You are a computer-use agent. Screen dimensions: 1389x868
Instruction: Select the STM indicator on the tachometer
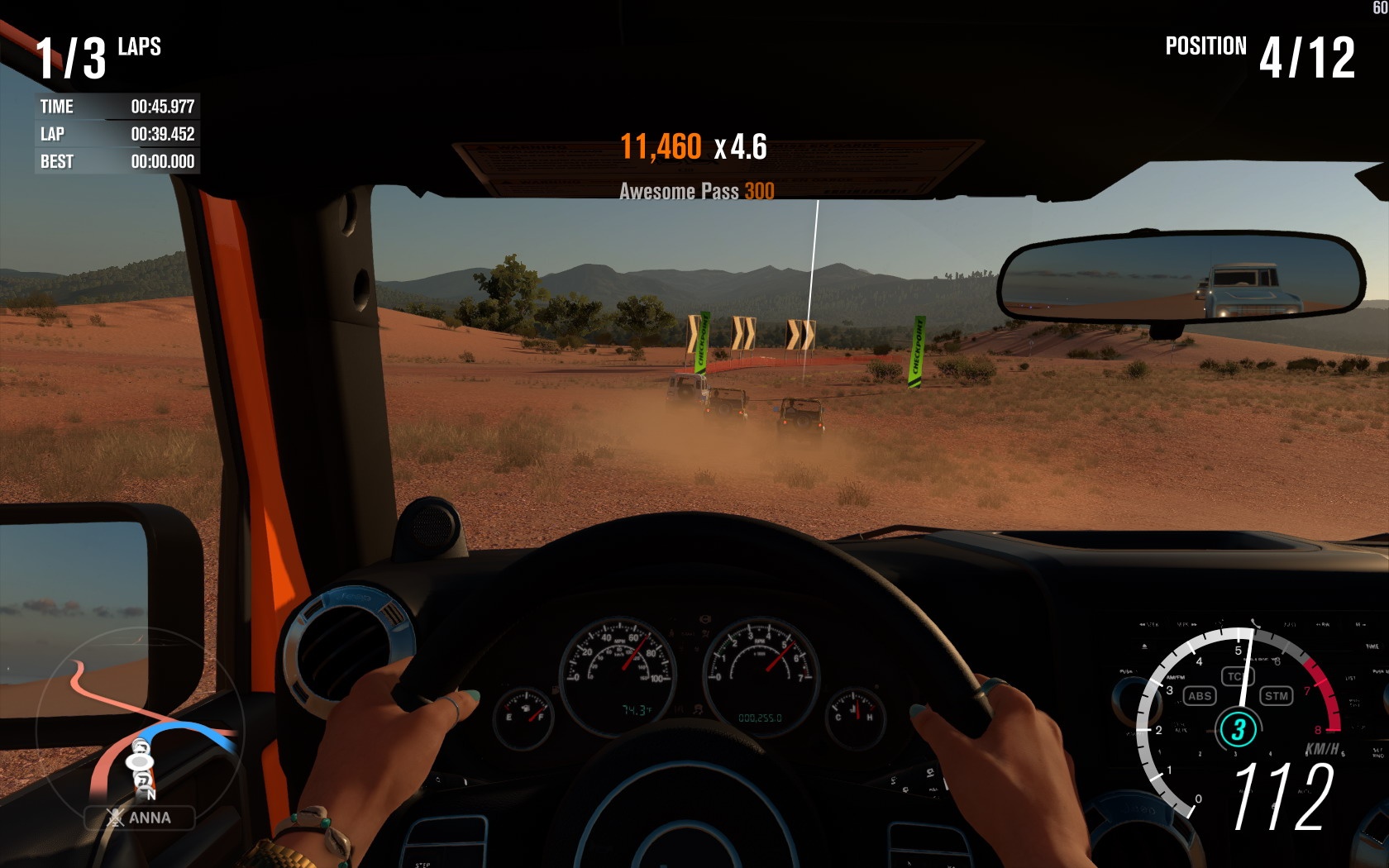1277,696
